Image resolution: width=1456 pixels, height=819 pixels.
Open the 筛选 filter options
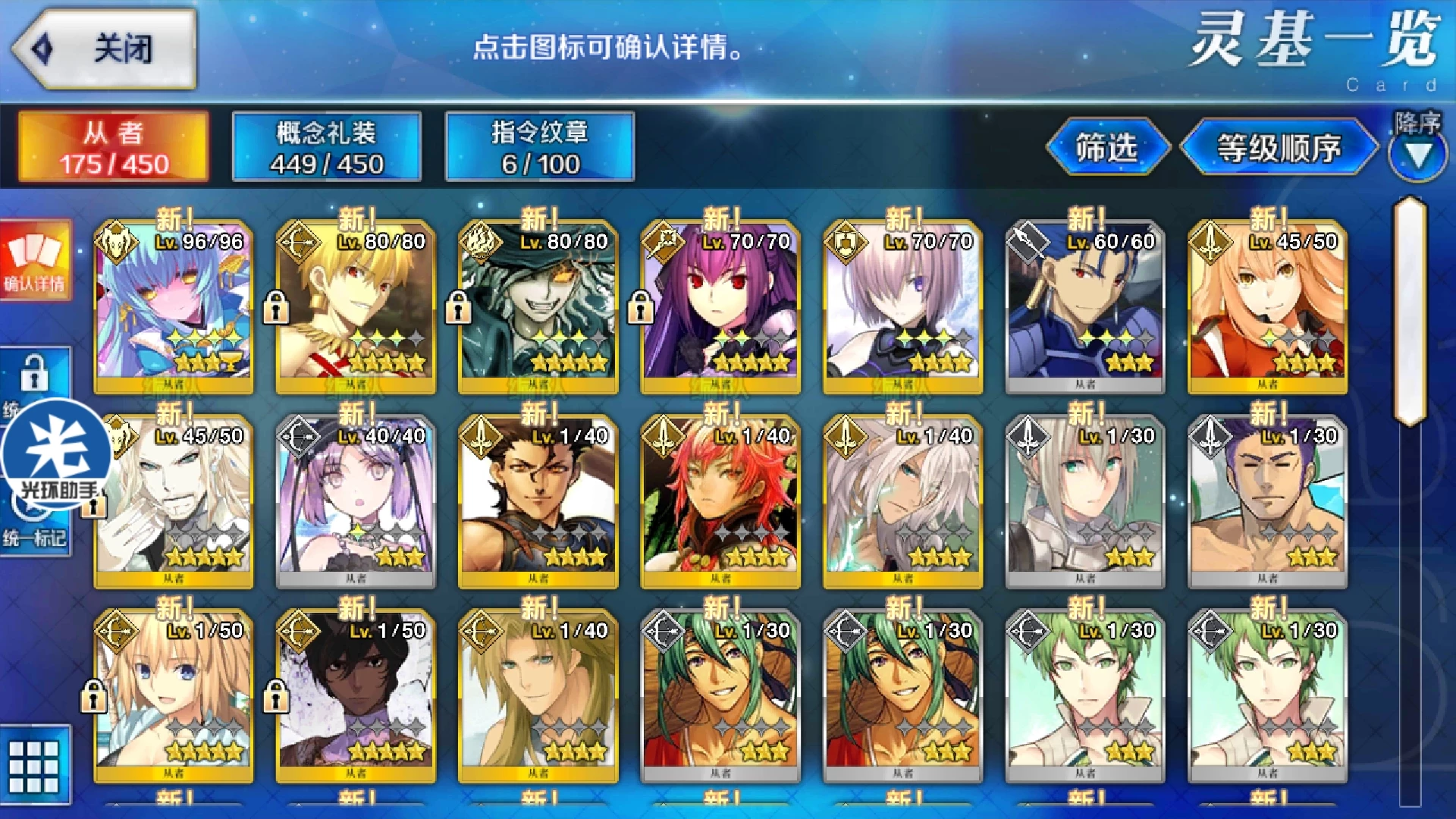(x=1106, y=147)
